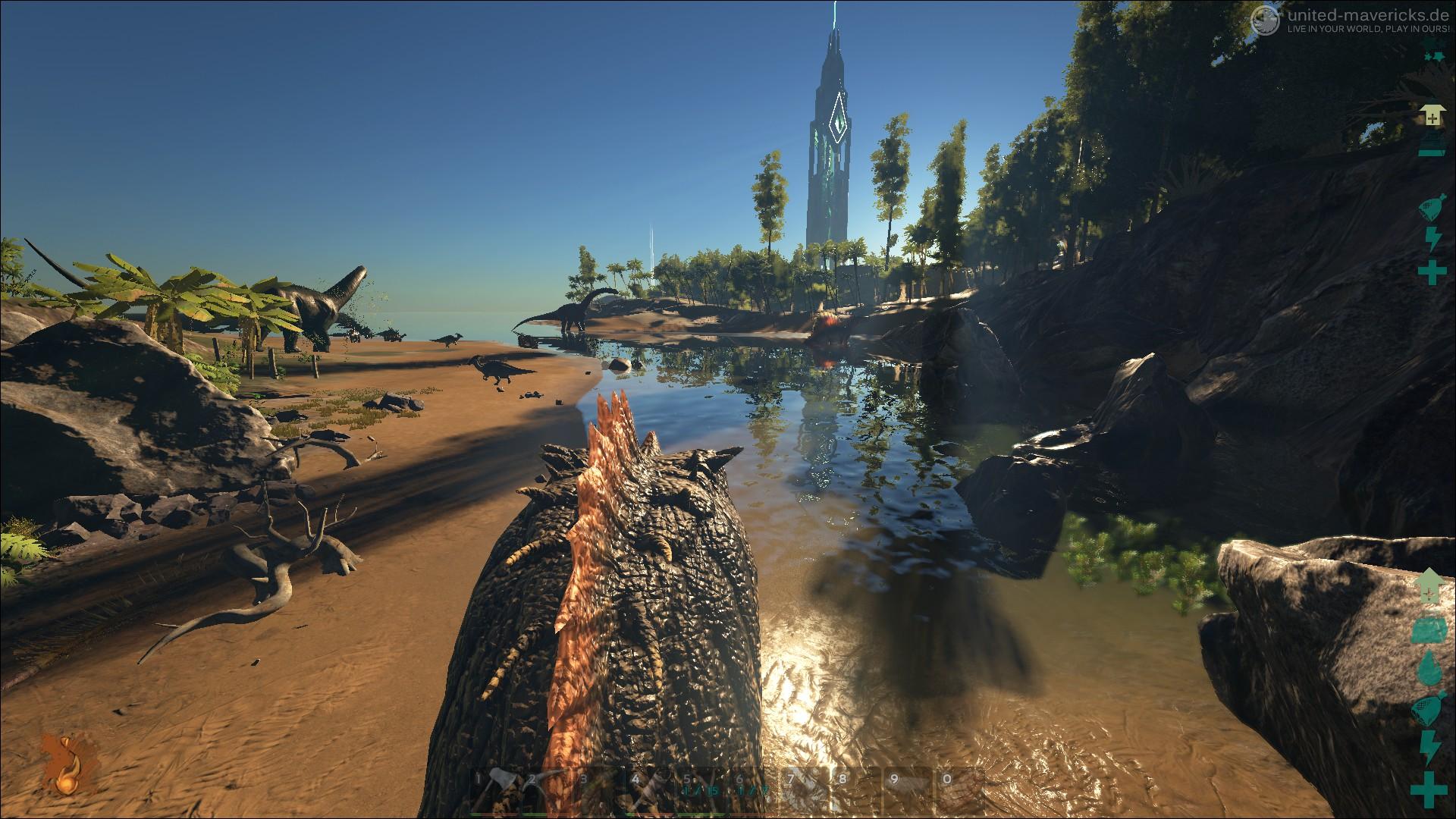Viewport: 1456px width, 819px height.
Task: Click the water droplet status icon
Action: pyautogui.click(x=1429, y=667)
